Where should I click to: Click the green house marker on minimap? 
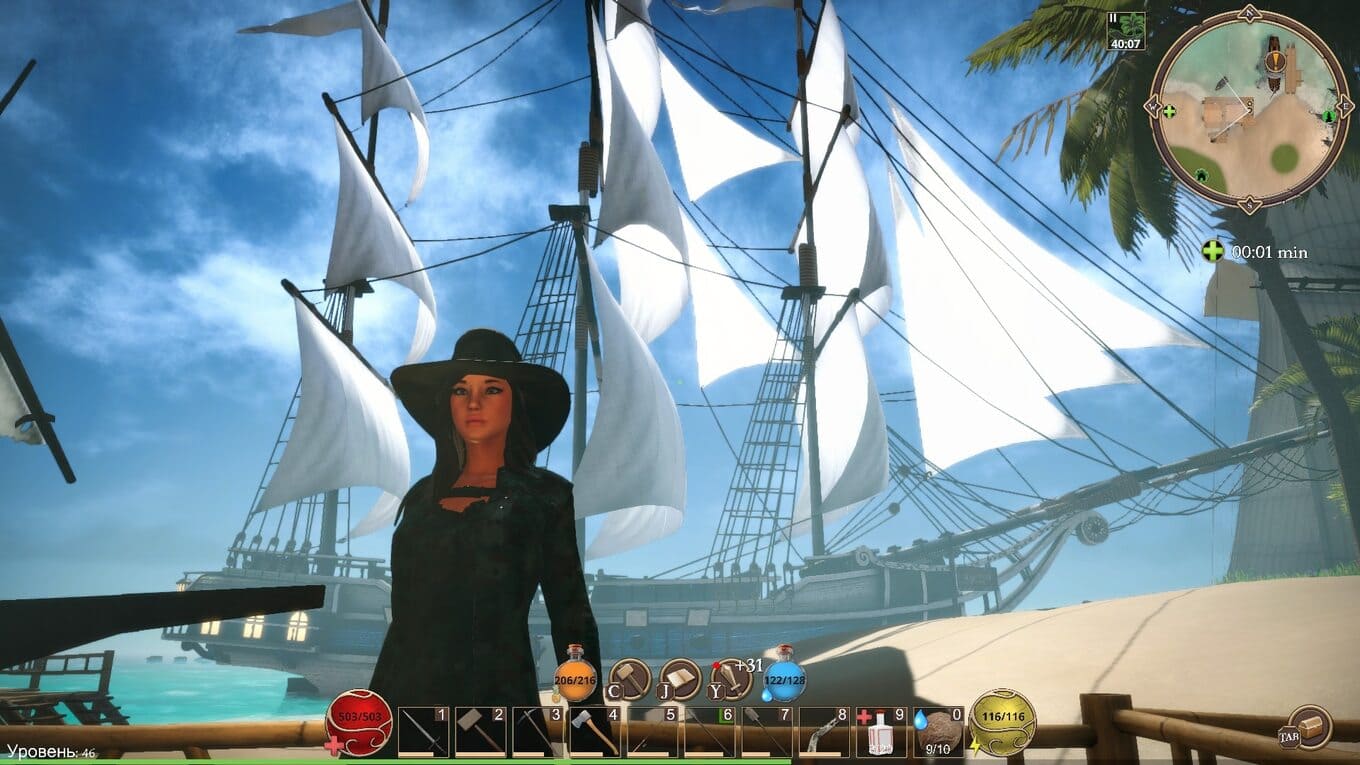[x=1201, y=177]
